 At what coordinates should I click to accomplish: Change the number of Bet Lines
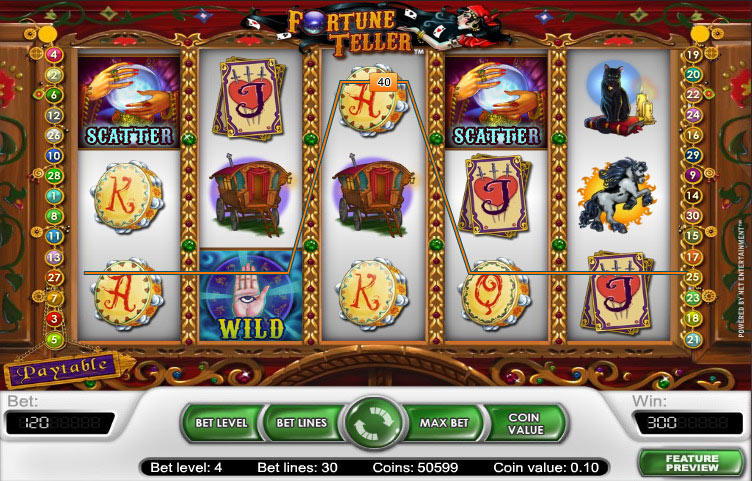pos(300,423)
